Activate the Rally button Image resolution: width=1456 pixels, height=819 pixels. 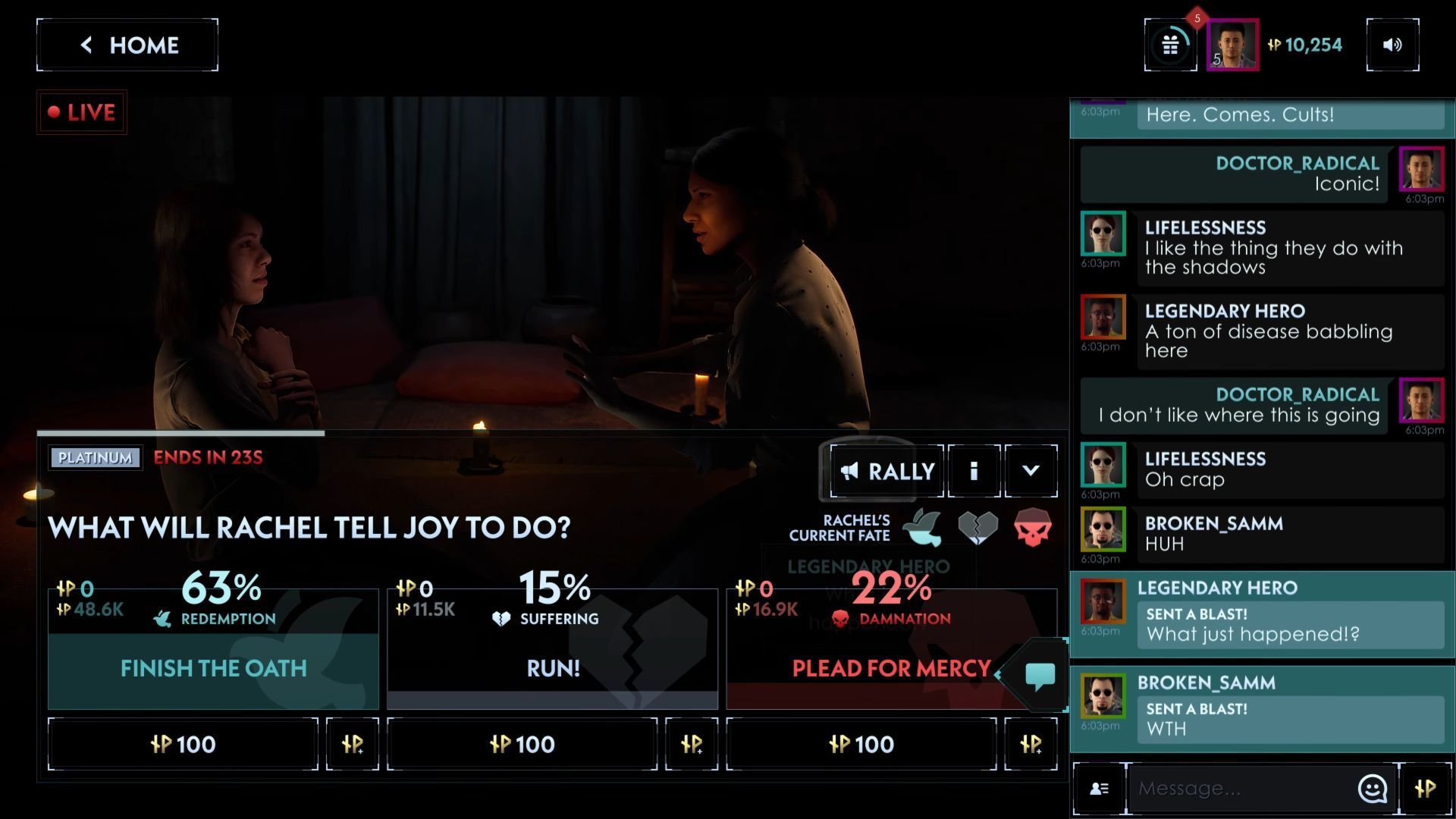coord(886,471)
